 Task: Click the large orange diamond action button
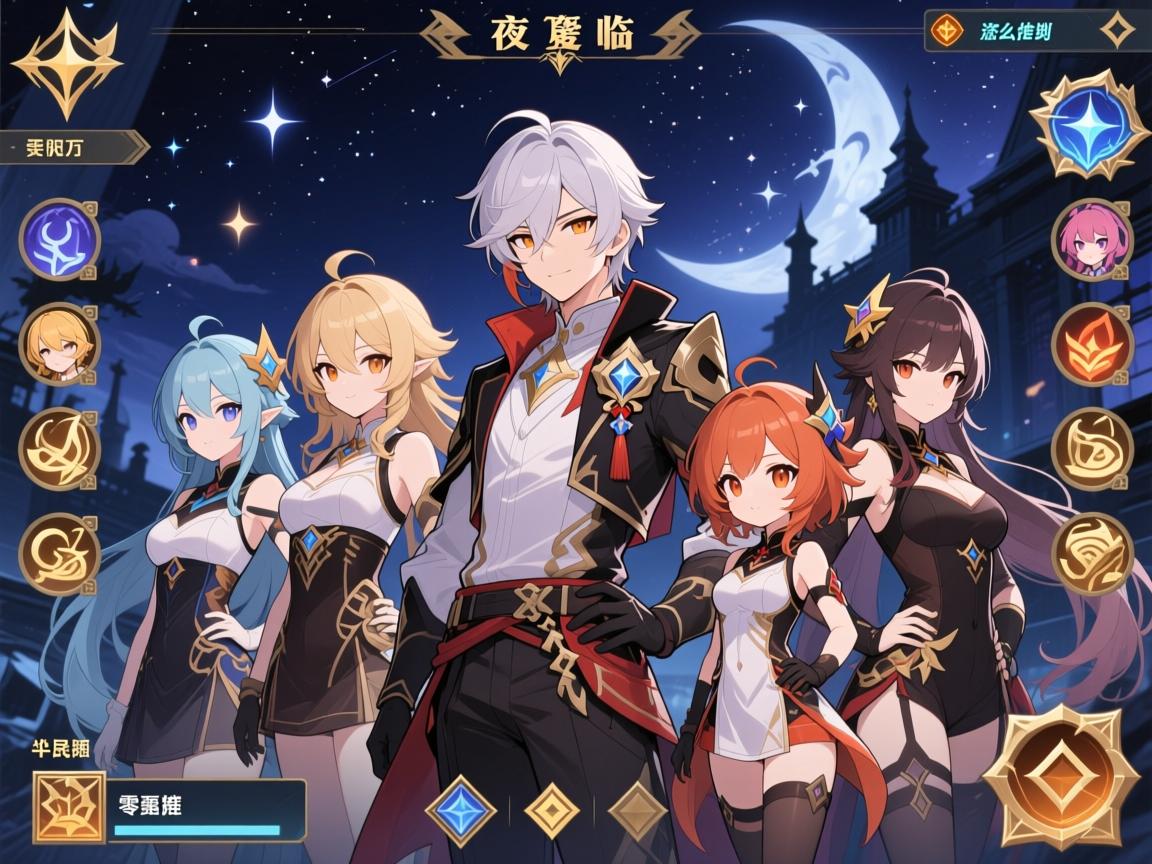point(1061,777)
